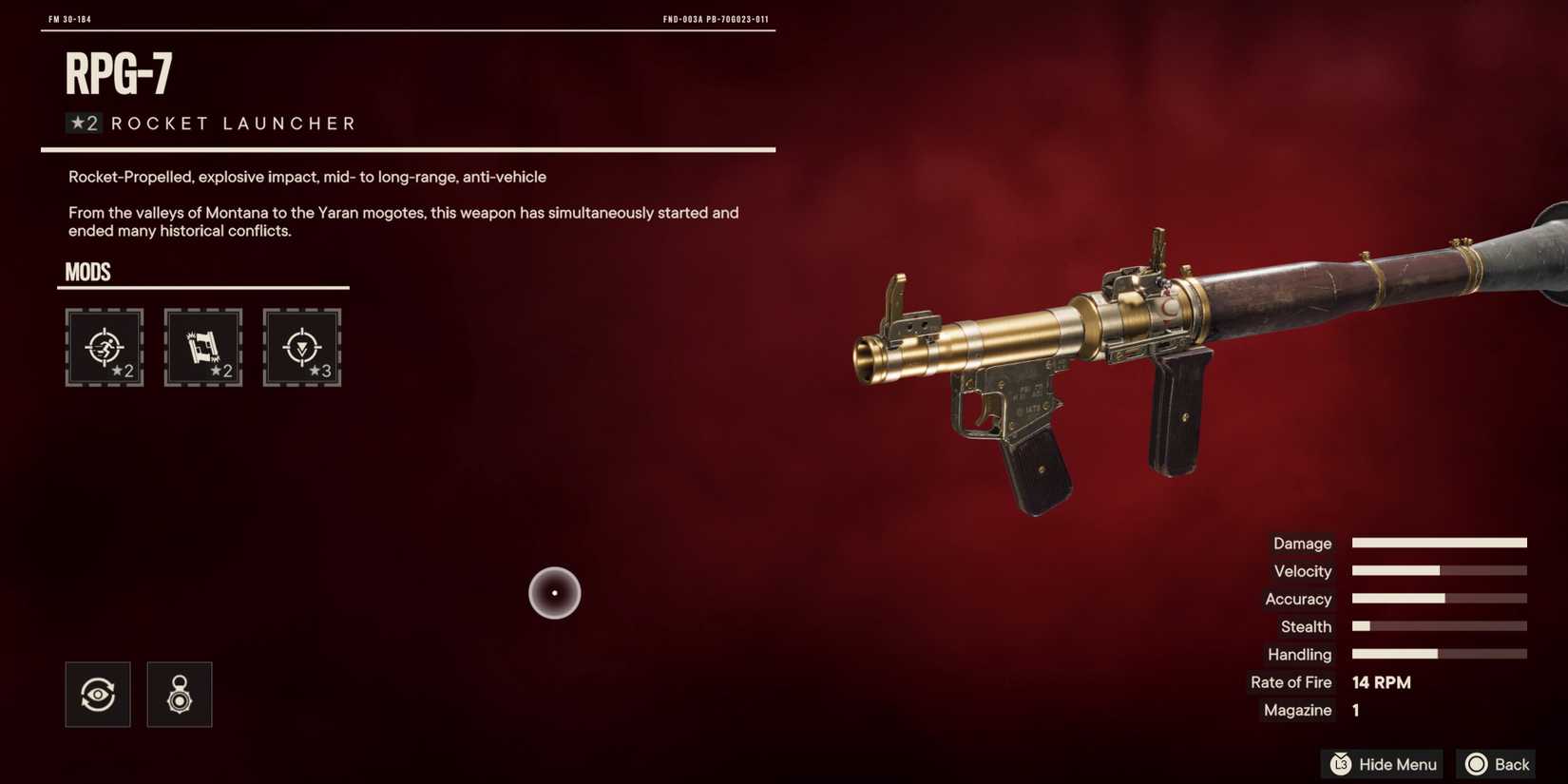This screenshot has width=1568, height=784.
Task: Go back from the RPG-7 screen
Action: 1497,764
